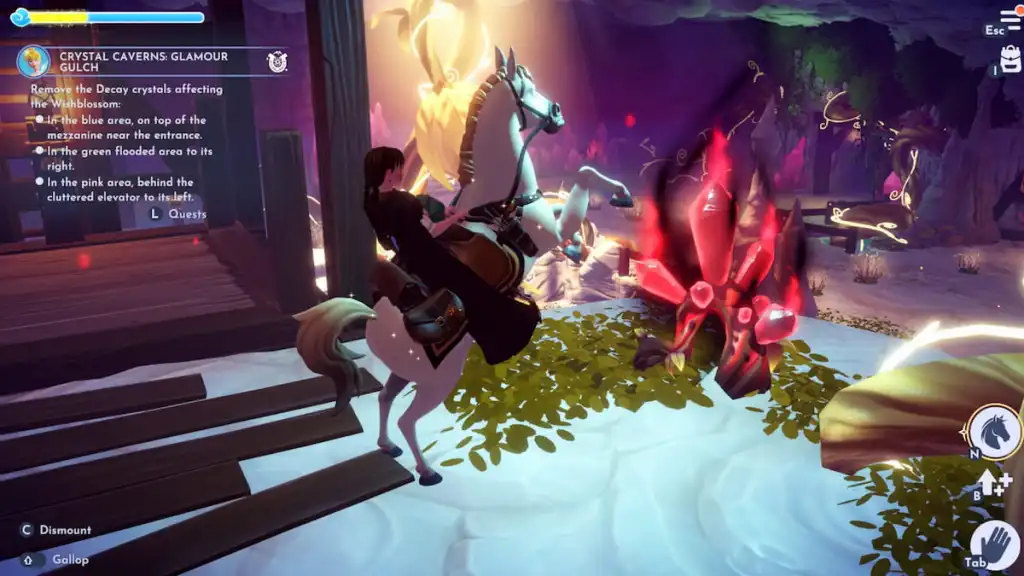1024x576 pixels.
Task: Open the main menu hamburger icon
Action: [1010, 20]
